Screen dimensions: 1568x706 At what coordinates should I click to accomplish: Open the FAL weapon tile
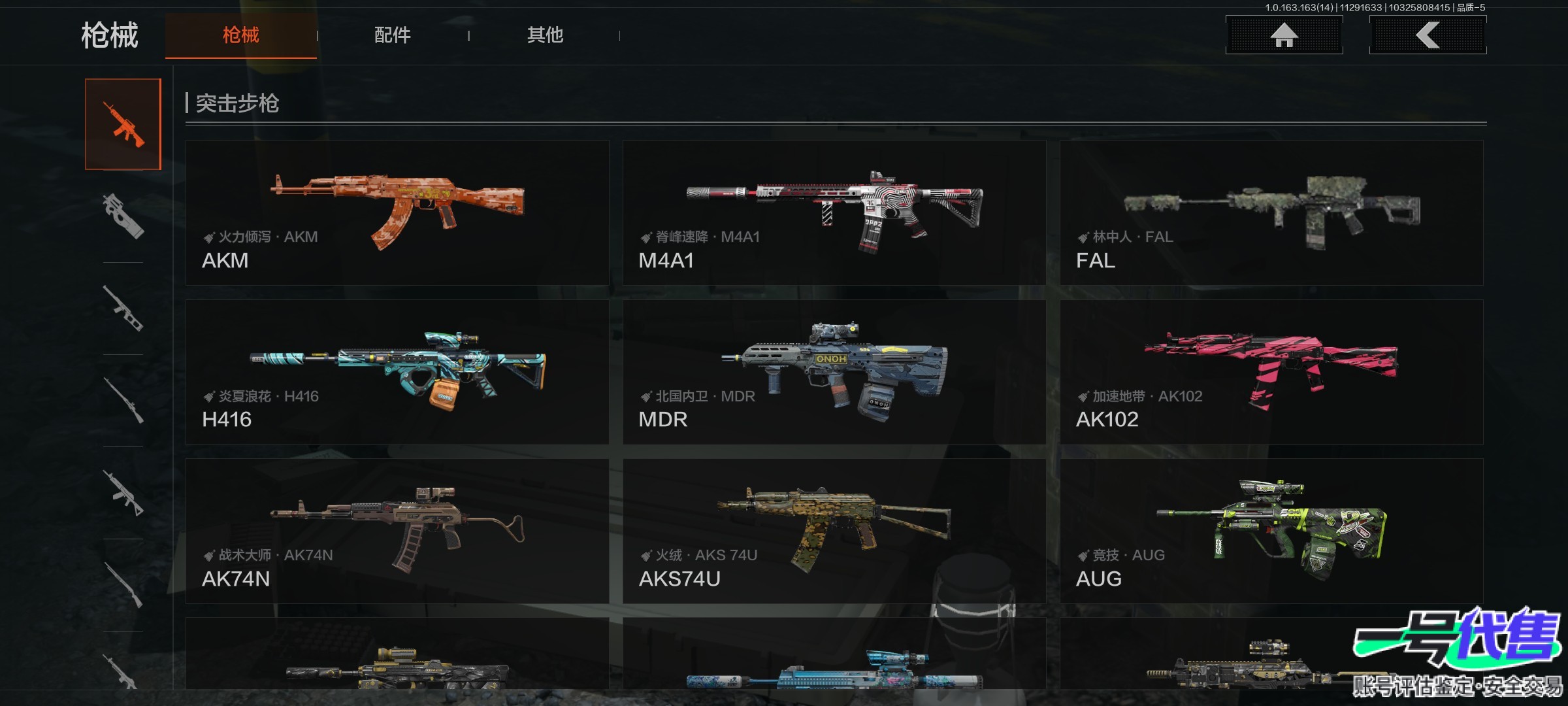1271,212
